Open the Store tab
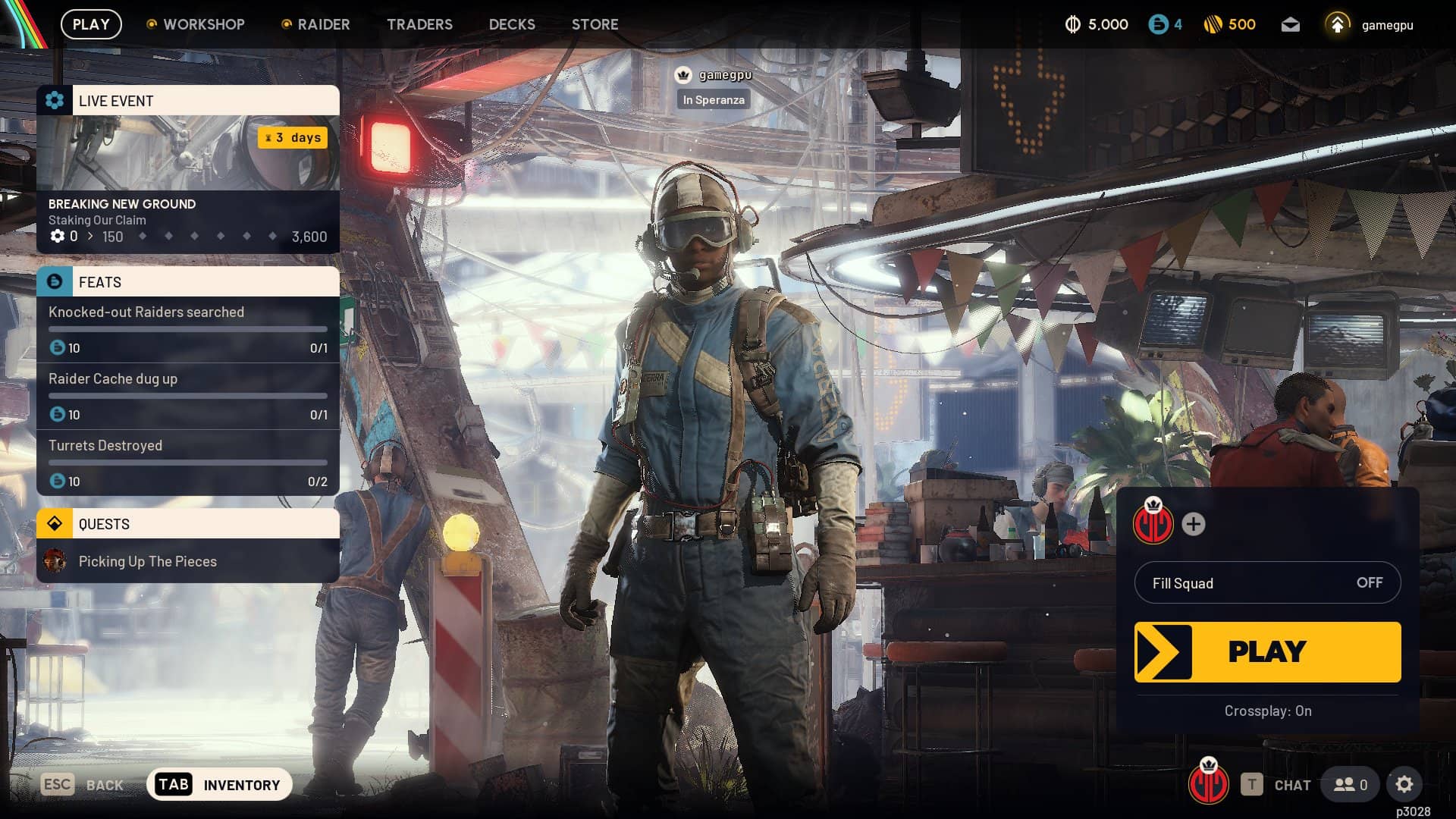Image resolution: width=1456 pixels, height=819 pixels. (595, 24)
